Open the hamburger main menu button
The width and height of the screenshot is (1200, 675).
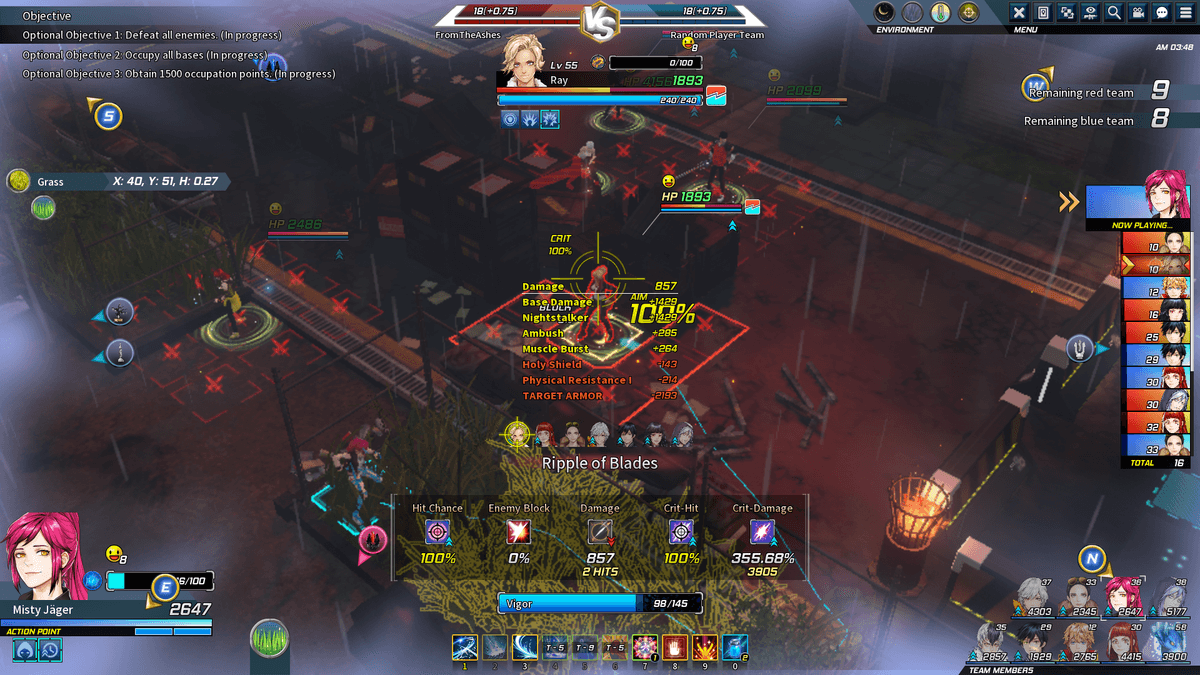click(1185, 13)
